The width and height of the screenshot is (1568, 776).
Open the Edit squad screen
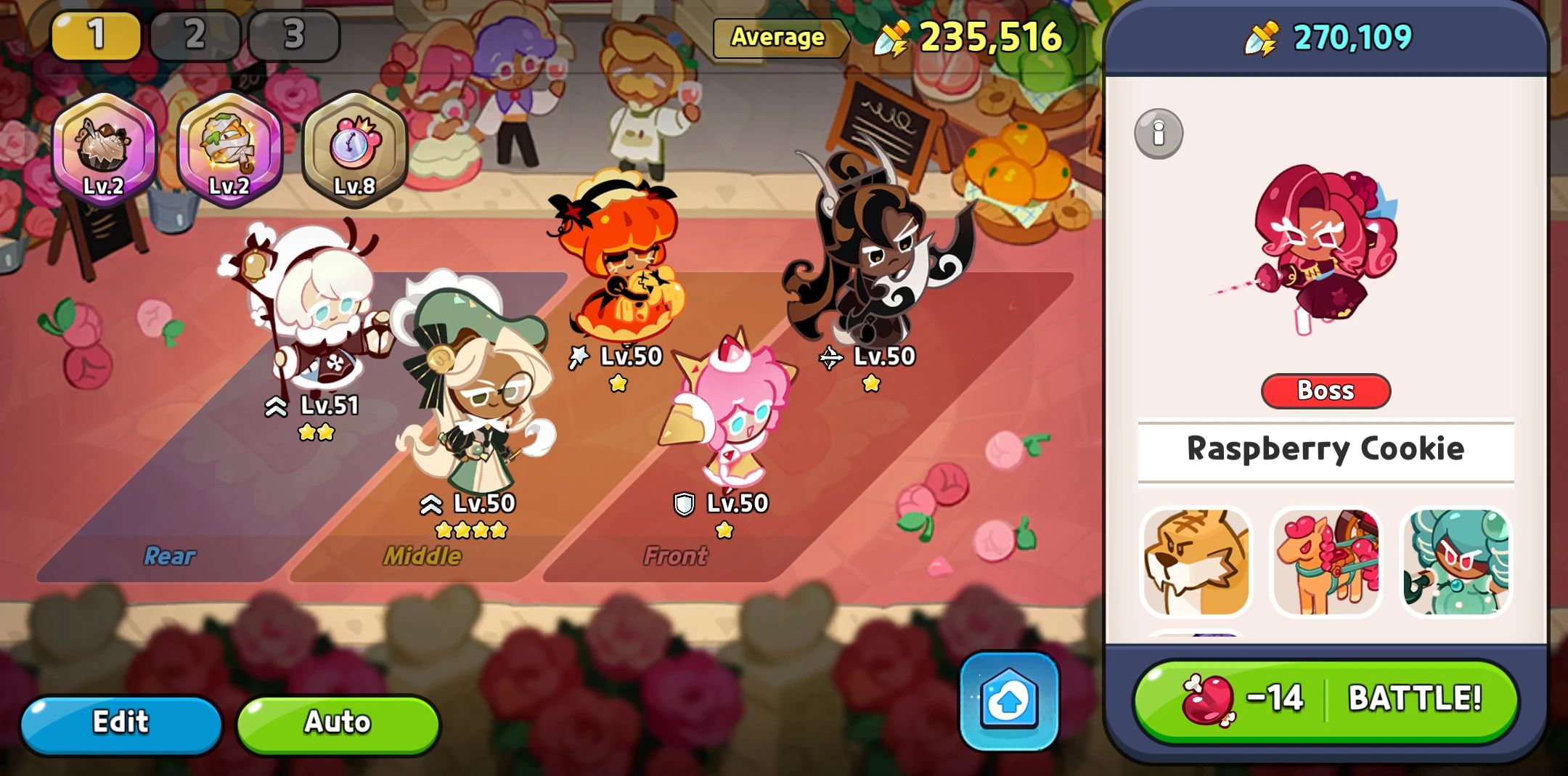tap(121, 722)
